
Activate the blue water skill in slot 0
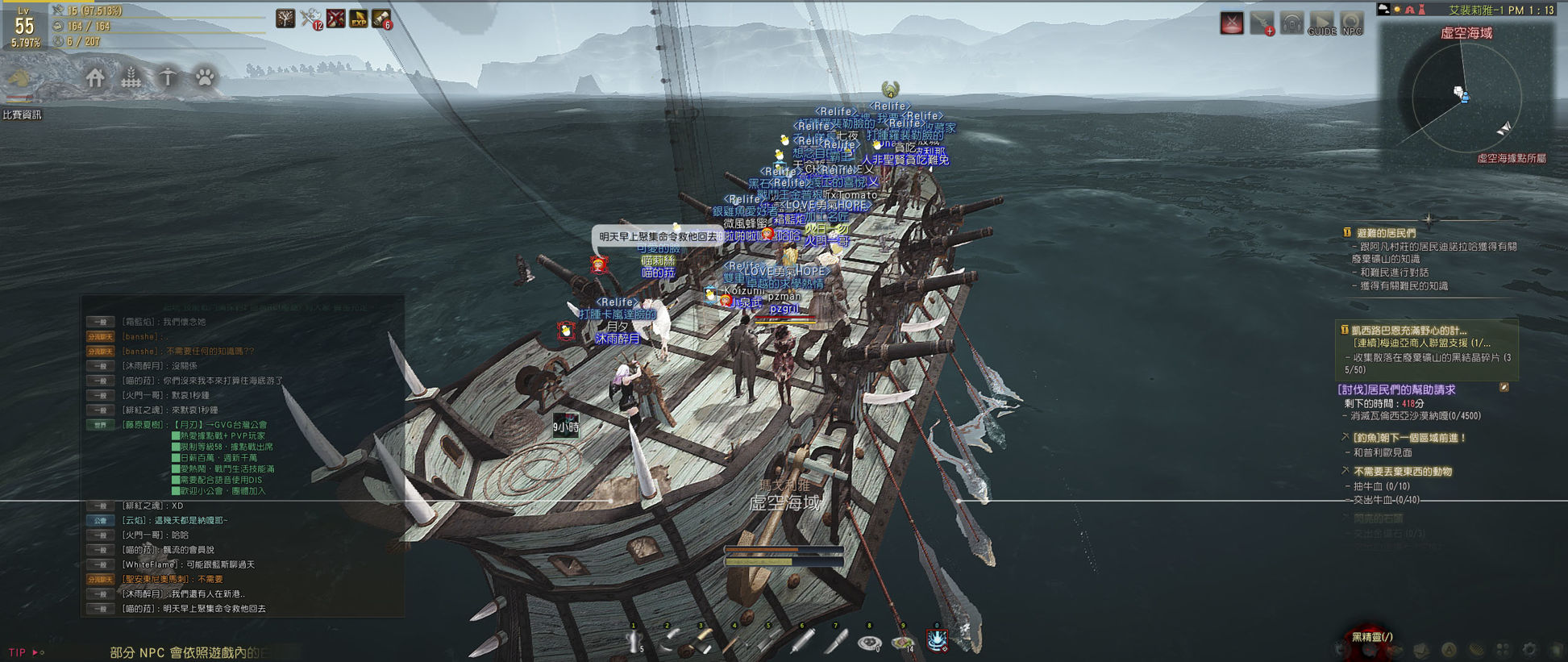click(x=937, y=640)
